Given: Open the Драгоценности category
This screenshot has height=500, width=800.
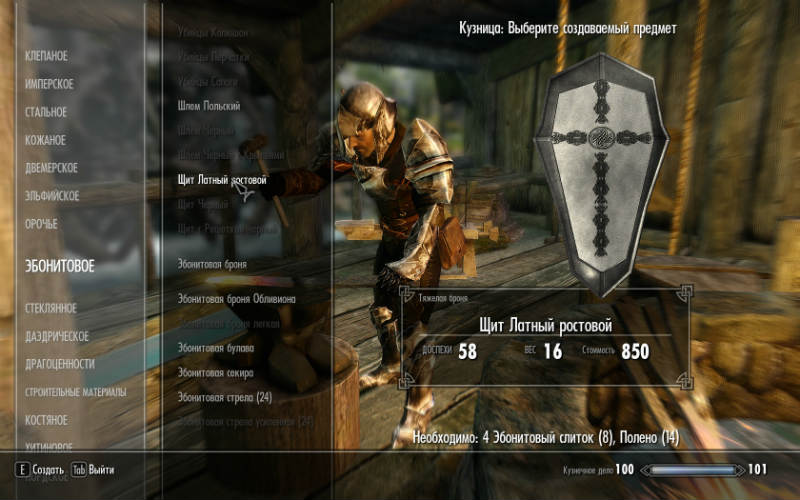Looking at the screenshot, I should (60, 364).
